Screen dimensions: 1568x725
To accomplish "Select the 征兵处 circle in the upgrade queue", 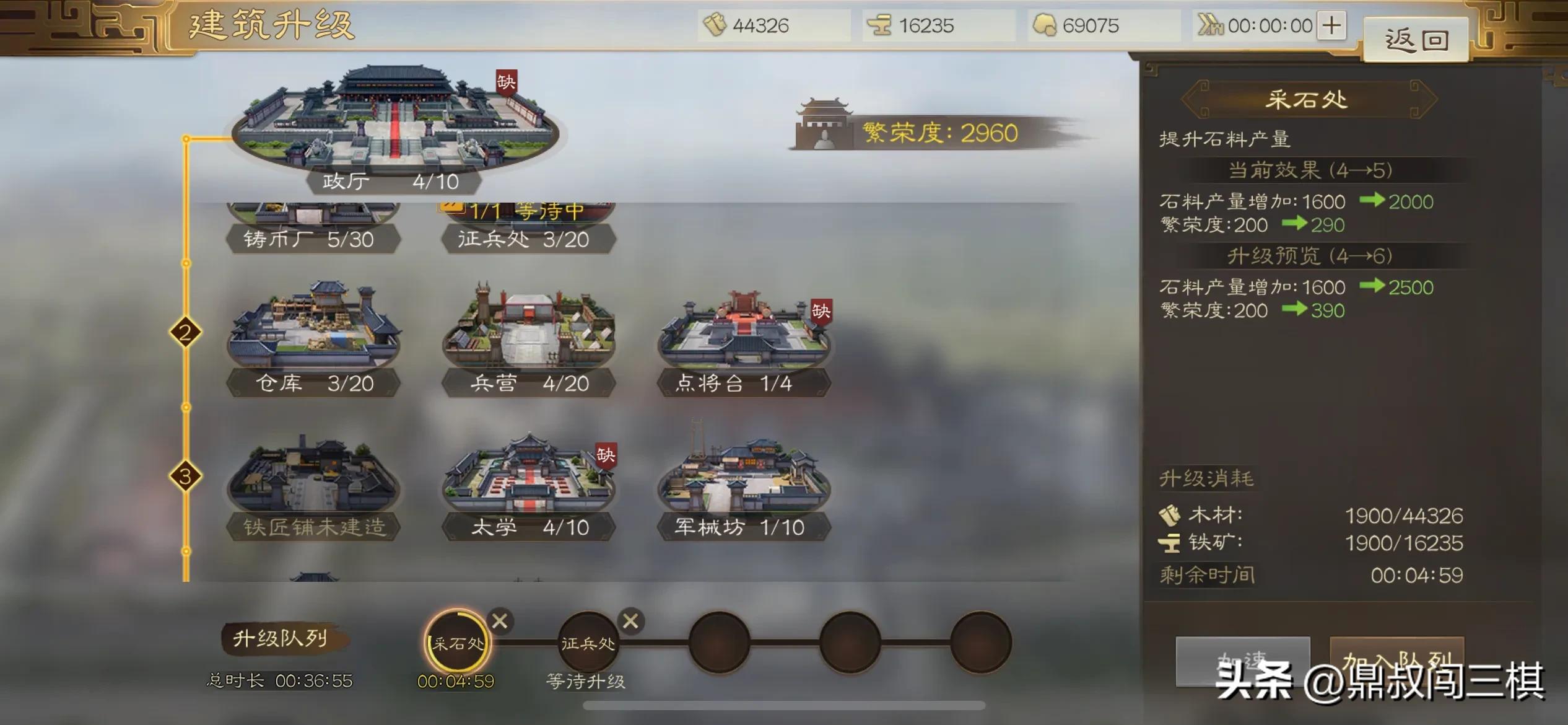I will [x=588, y=643].
